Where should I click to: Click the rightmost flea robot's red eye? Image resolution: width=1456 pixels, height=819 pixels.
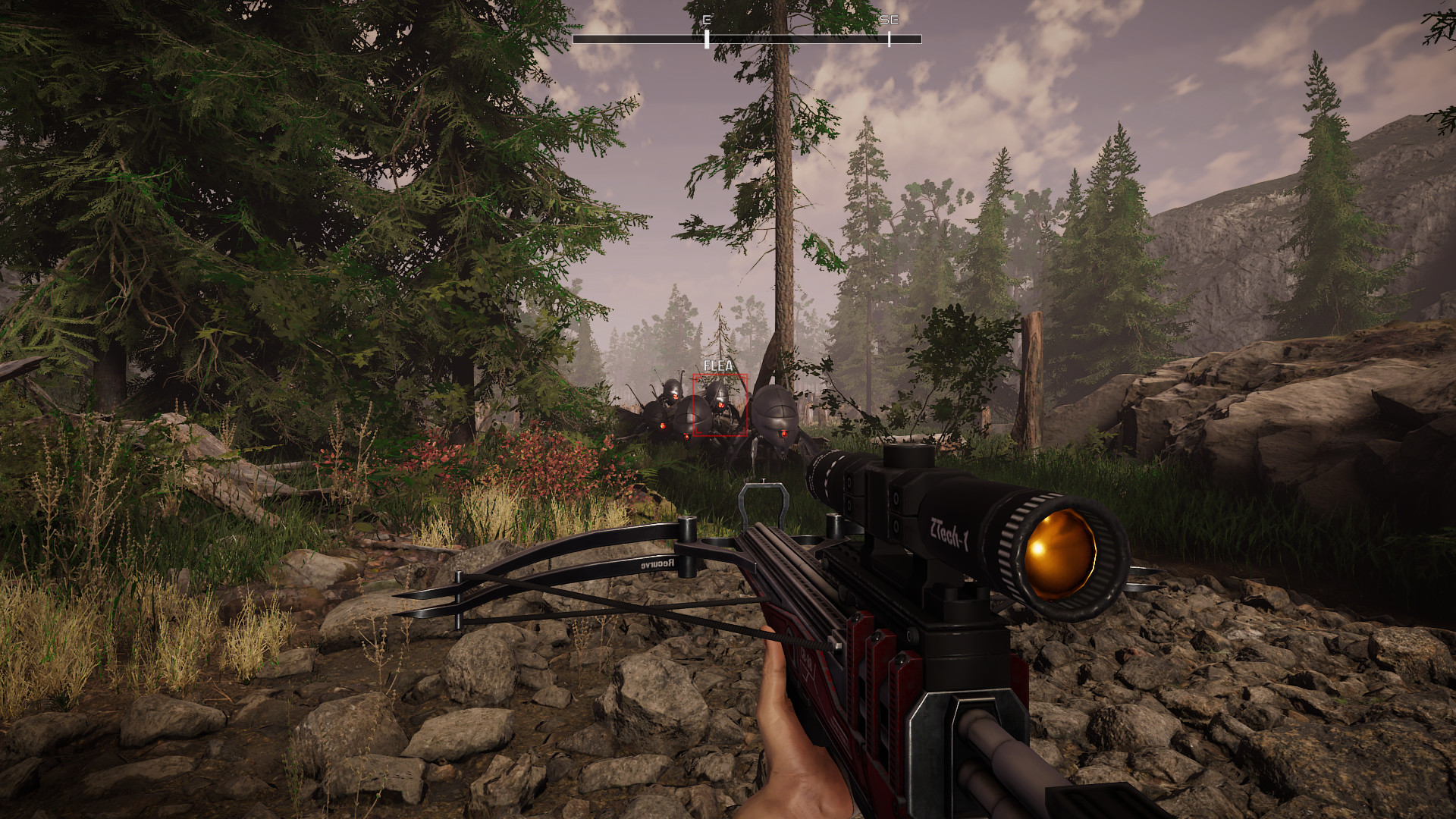pos(784,434)
